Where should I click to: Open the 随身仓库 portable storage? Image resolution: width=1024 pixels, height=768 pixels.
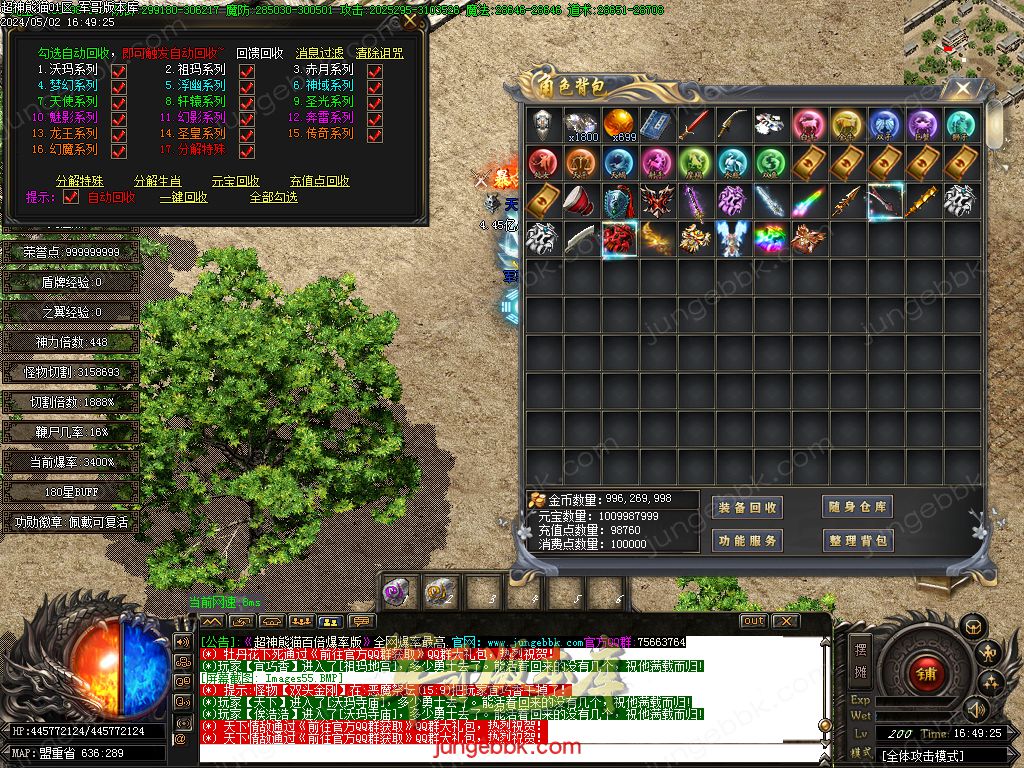point(857,508)
